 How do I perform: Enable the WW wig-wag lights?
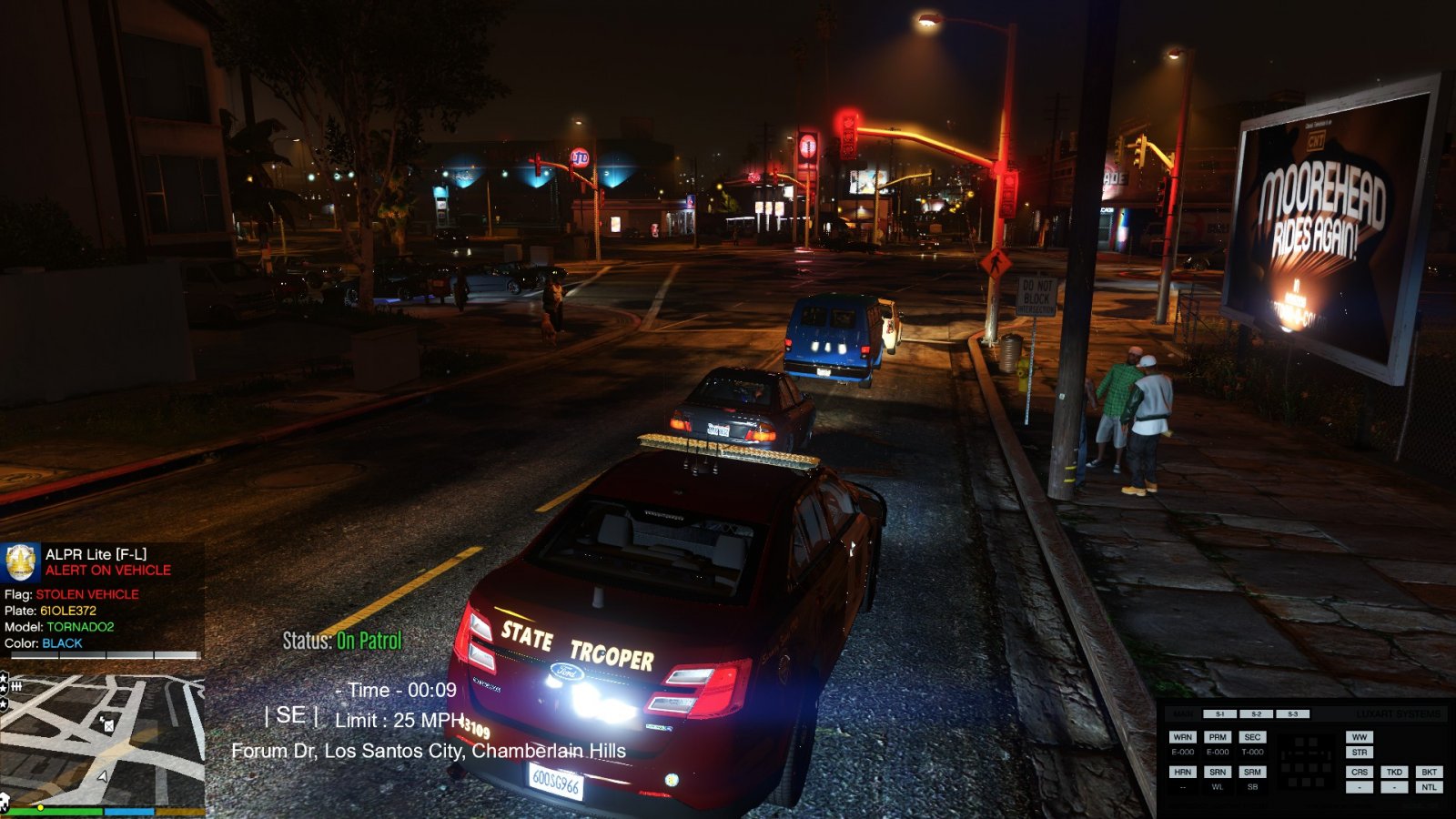click(1360, 737)
